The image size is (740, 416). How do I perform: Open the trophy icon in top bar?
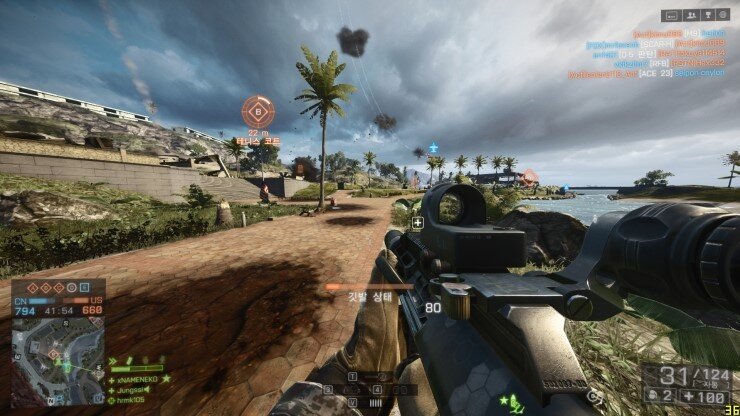tap(707, 15)
